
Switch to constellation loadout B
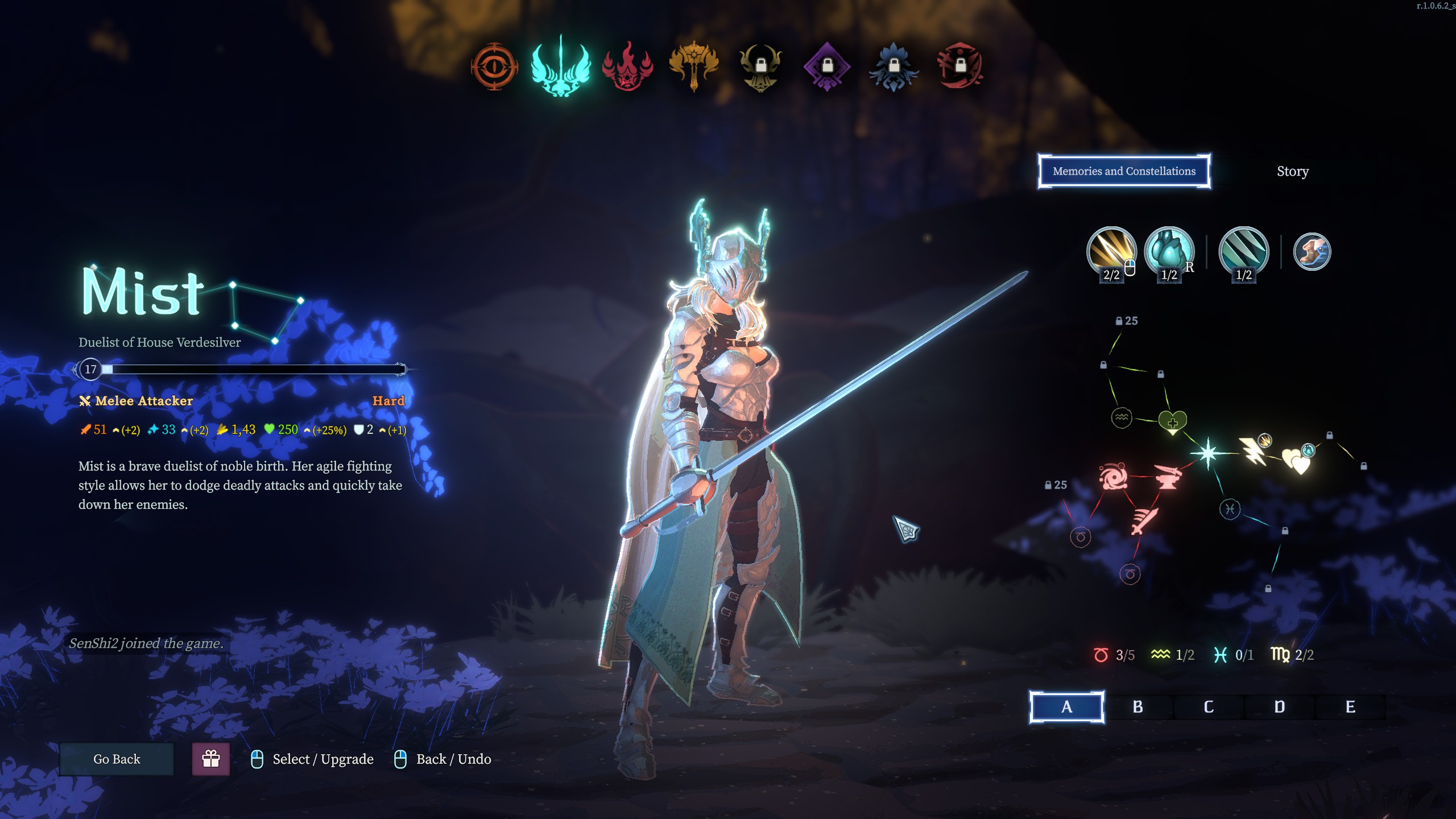pyautogui.click(x=1137, y=707)
